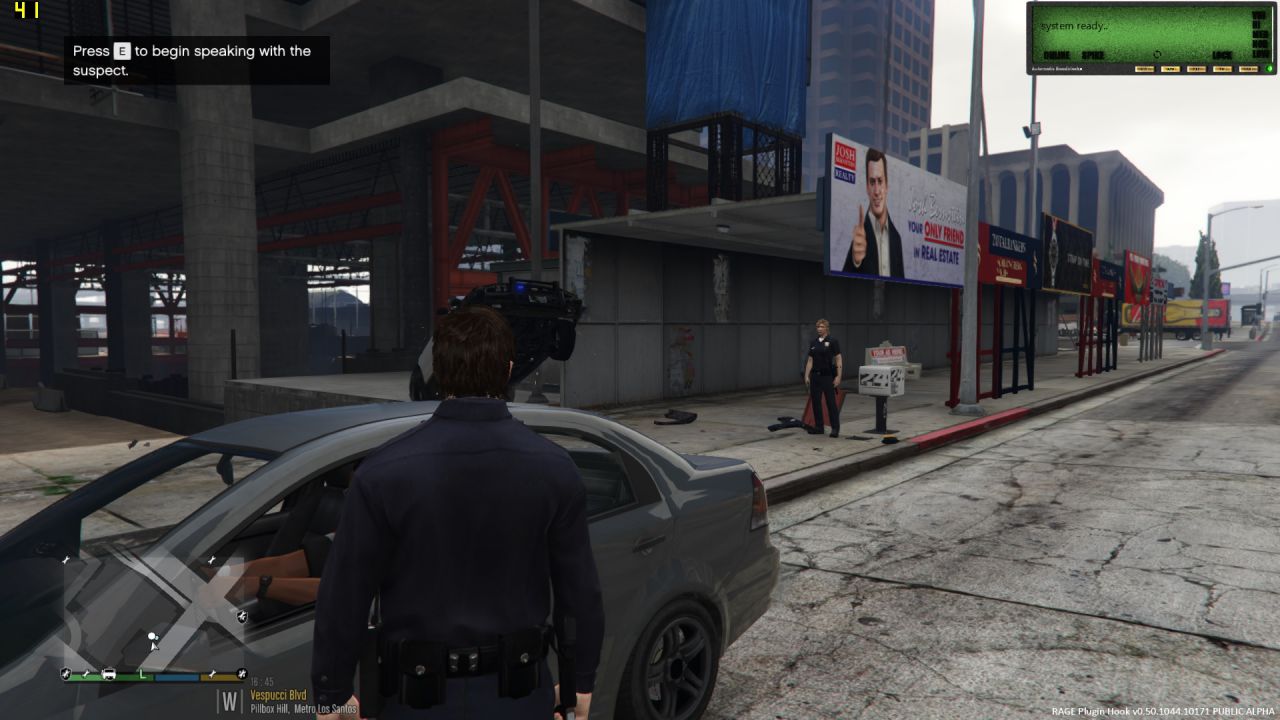Click the LOCK indicator on the green display
1280x720 pixels.
(1222, 55)
